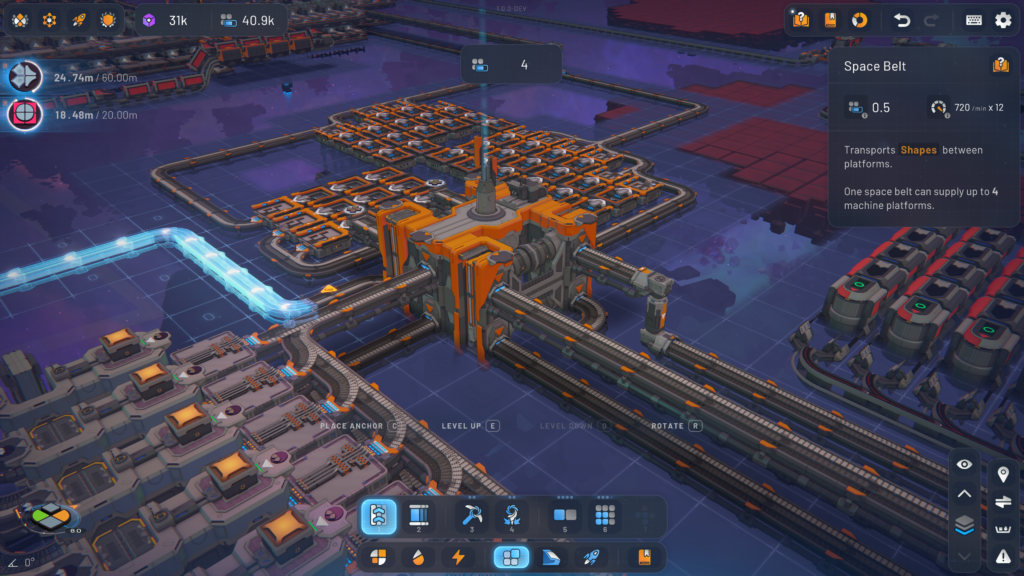The height and width of the screenshot is (576, 1024).
Task: Select the Space Belt building tool
Action: pyautogui.click(x=379, y=516)
